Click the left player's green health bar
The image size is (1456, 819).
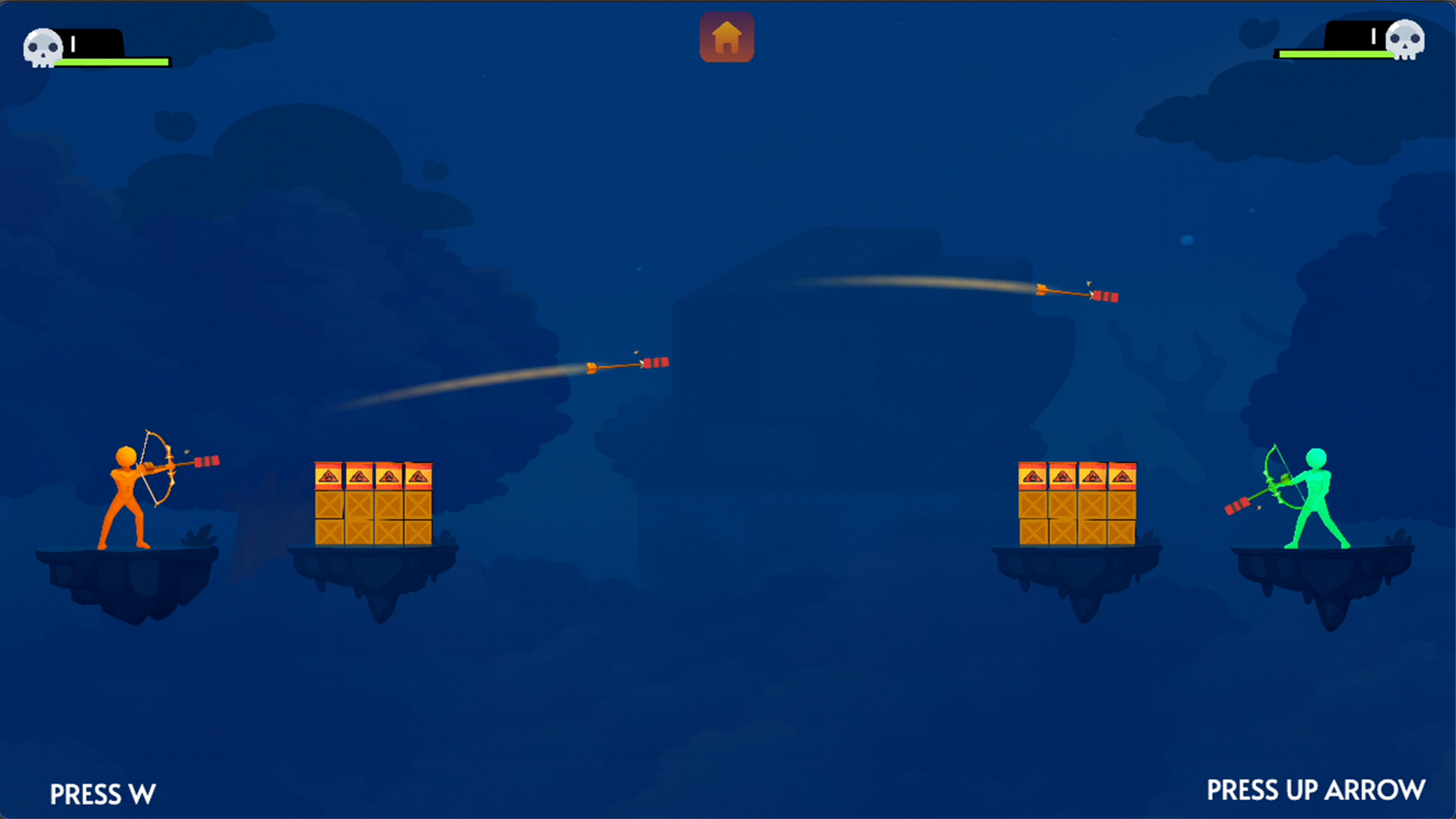coord(114,63)
